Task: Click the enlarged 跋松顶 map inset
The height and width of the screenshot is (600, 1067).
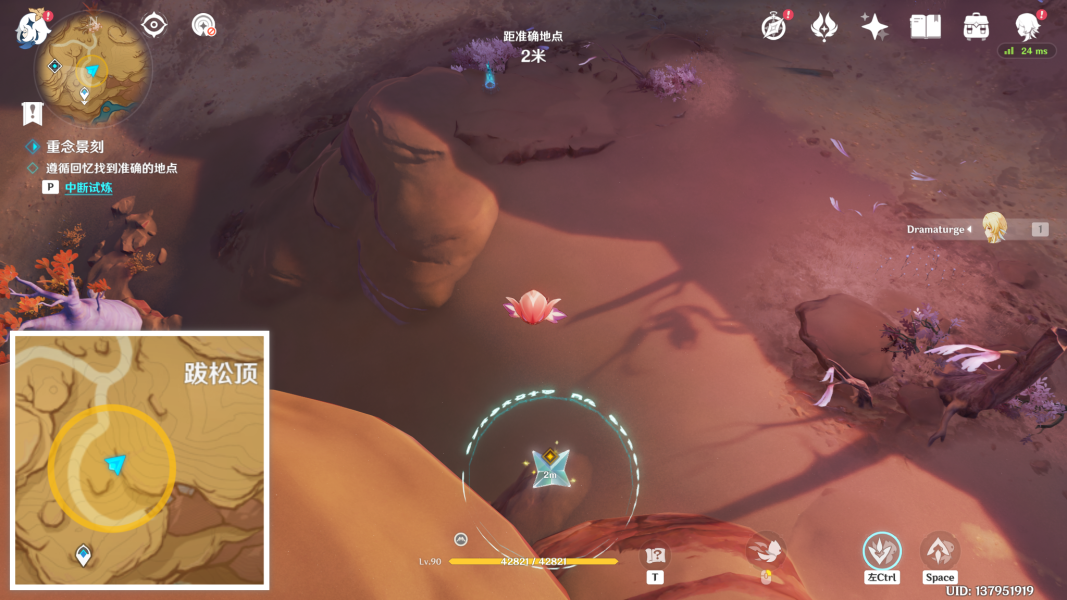Action: 140,459
